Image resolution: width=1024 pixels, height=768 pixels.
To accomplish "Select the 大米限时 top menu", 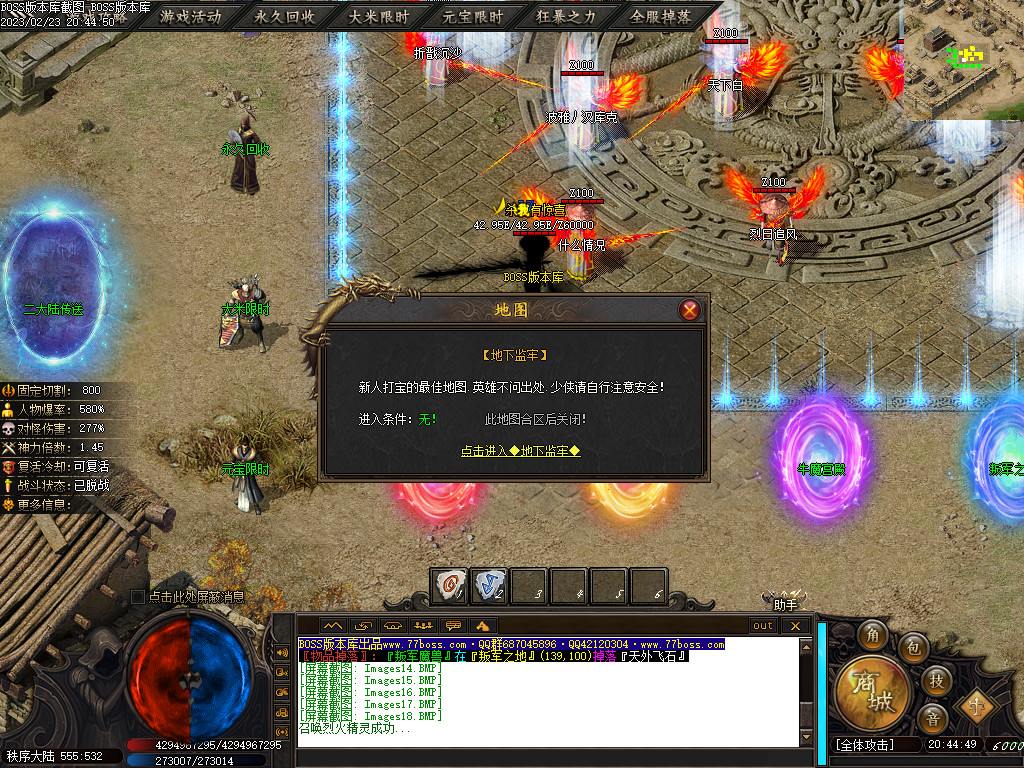I will tap(379, 17).
